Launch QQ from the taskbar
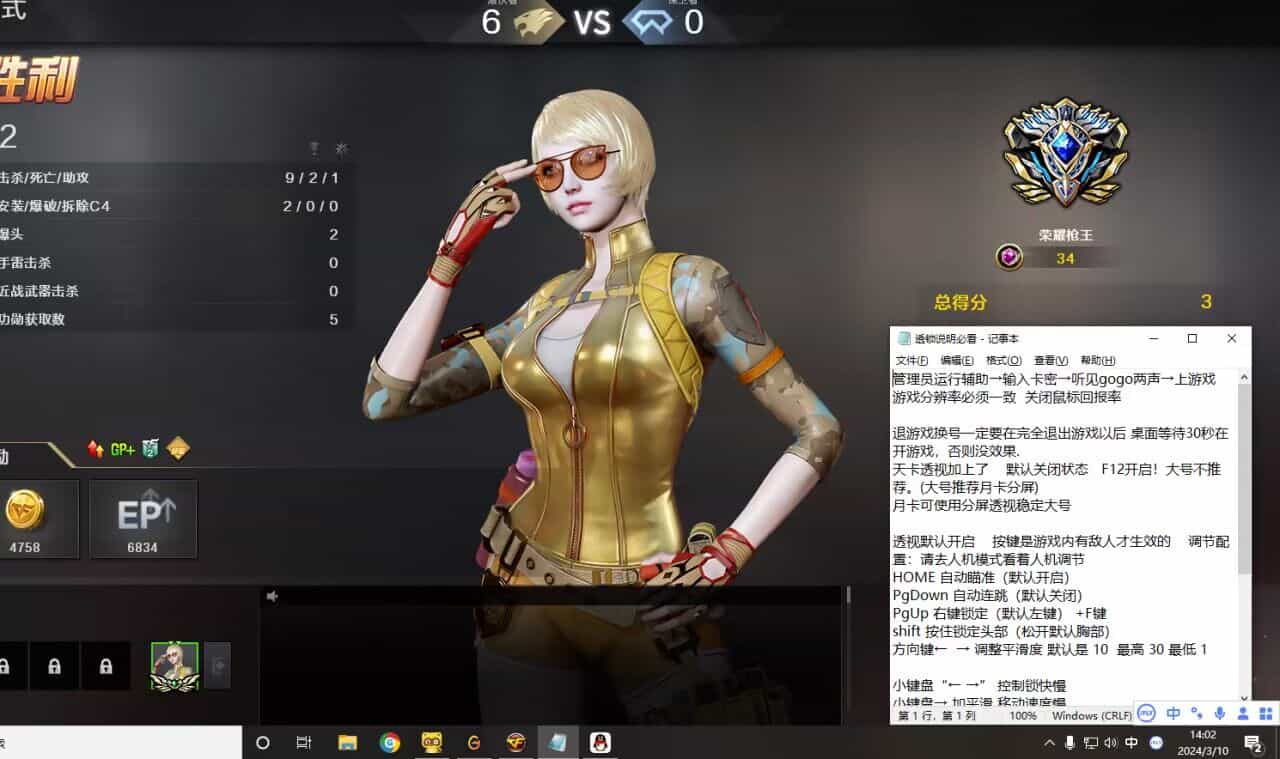1280x759 pixels. 599,743
